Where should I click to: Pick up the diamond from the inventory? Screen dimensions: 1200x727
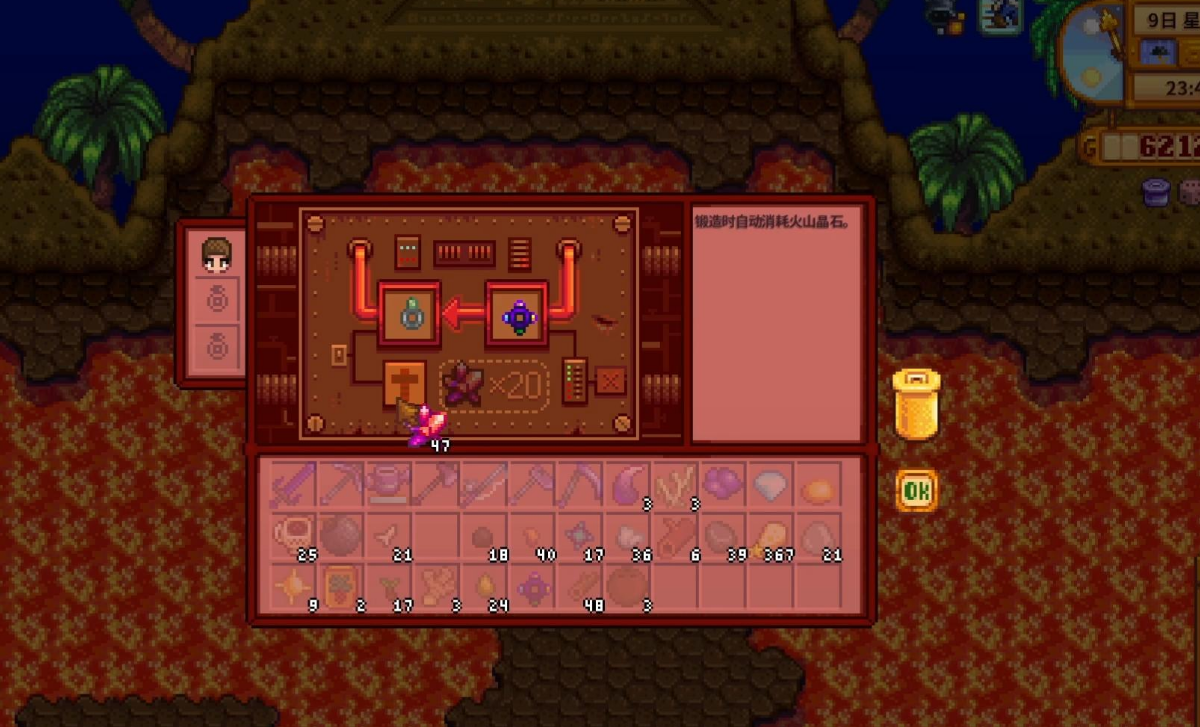771,484
